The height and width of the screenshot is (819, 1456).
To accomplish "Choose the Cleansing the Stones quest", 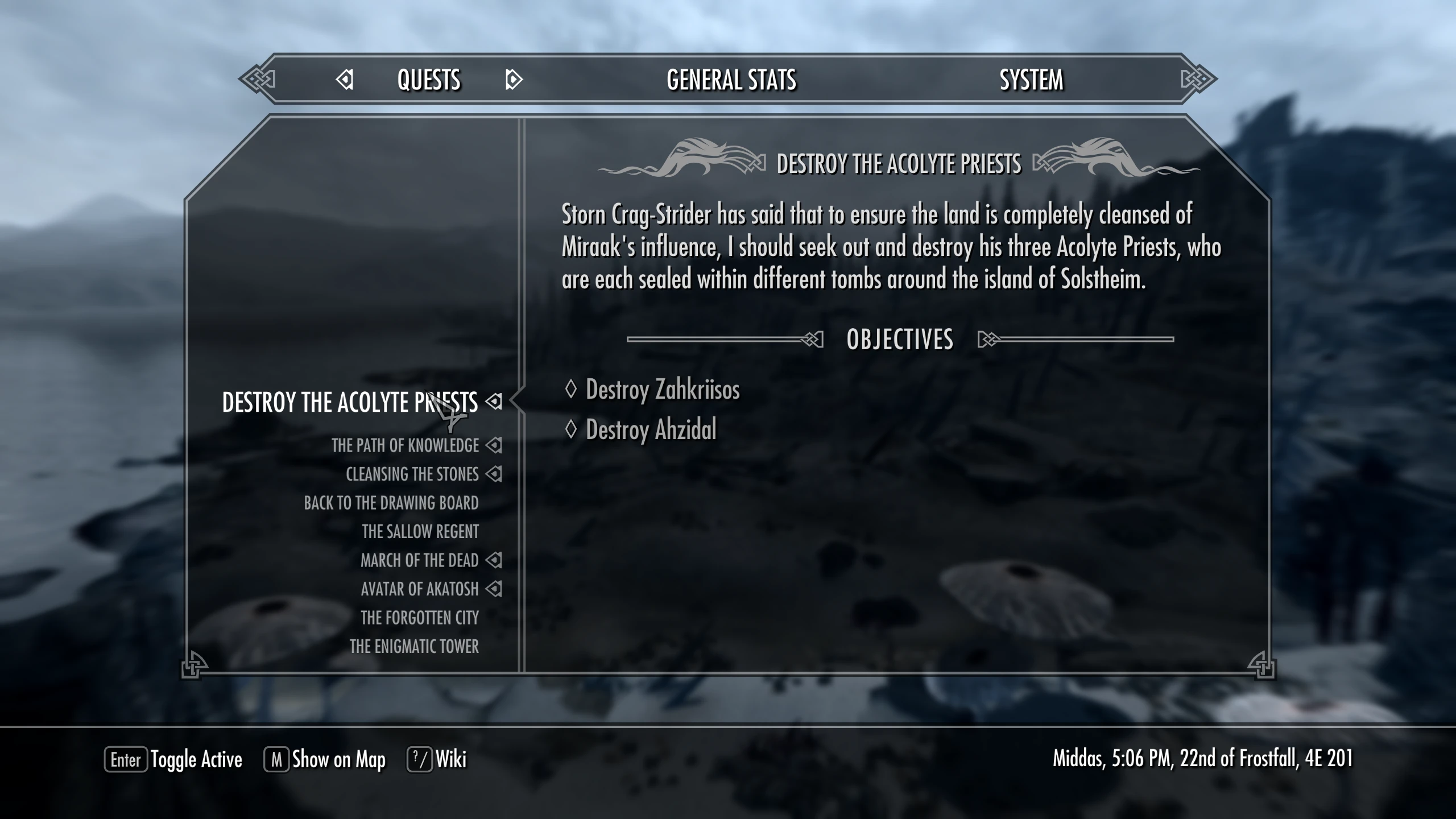I will click(412, 474).
